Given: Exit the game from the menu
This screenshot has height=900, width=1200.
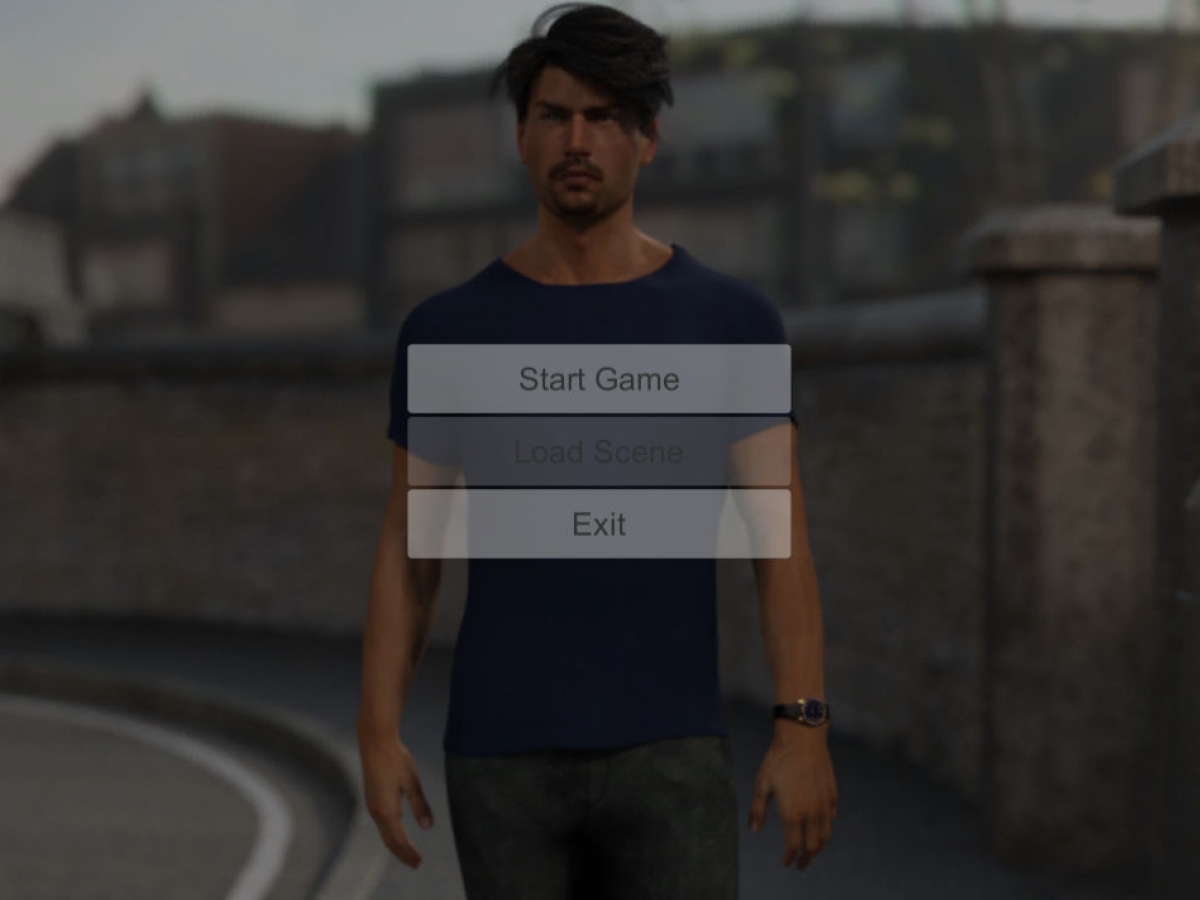Looking at the screenshot, I should click(x=598, y=524).
